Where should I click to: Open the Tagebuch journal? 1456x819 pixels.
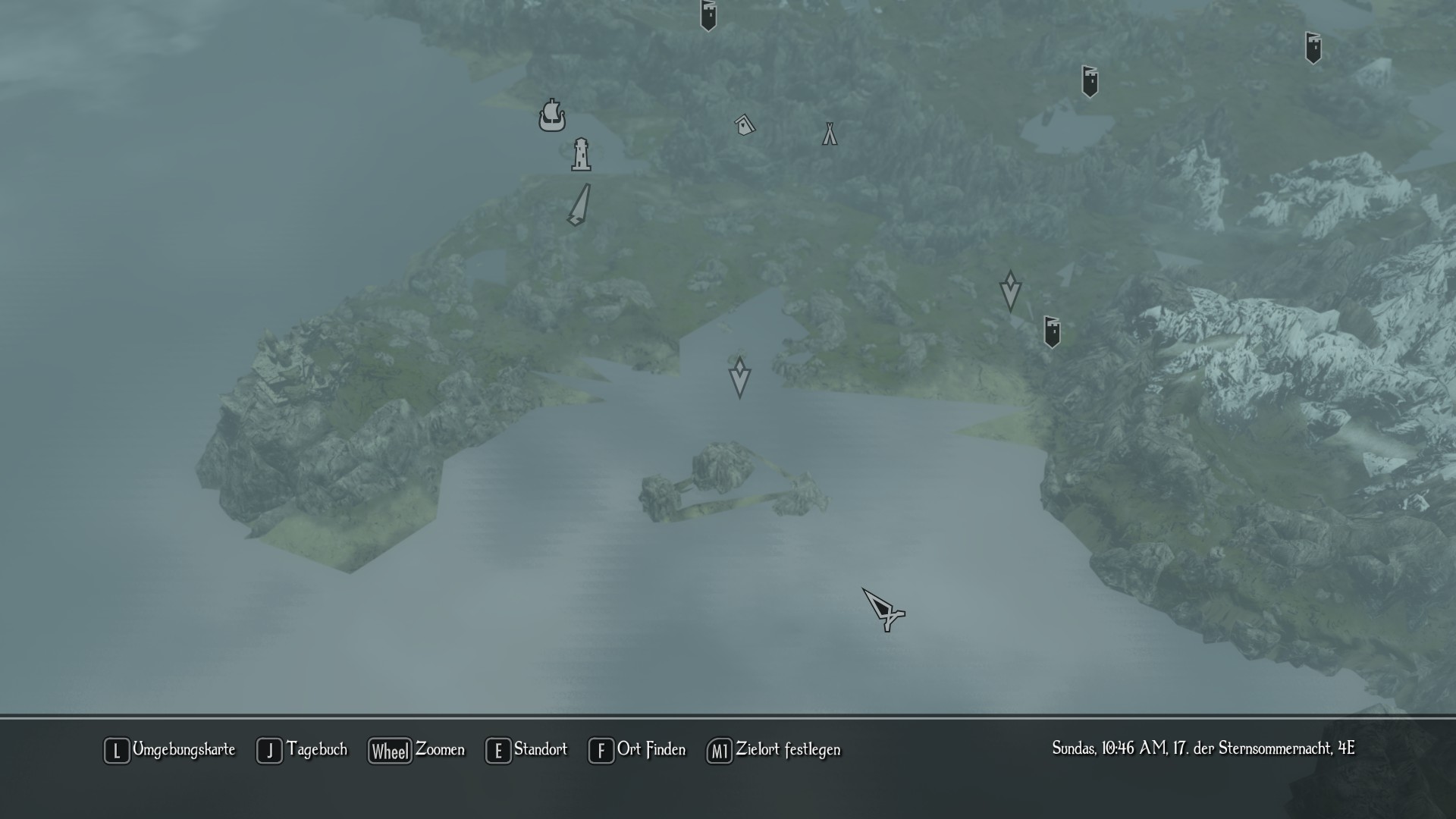(x=302, y=750)
